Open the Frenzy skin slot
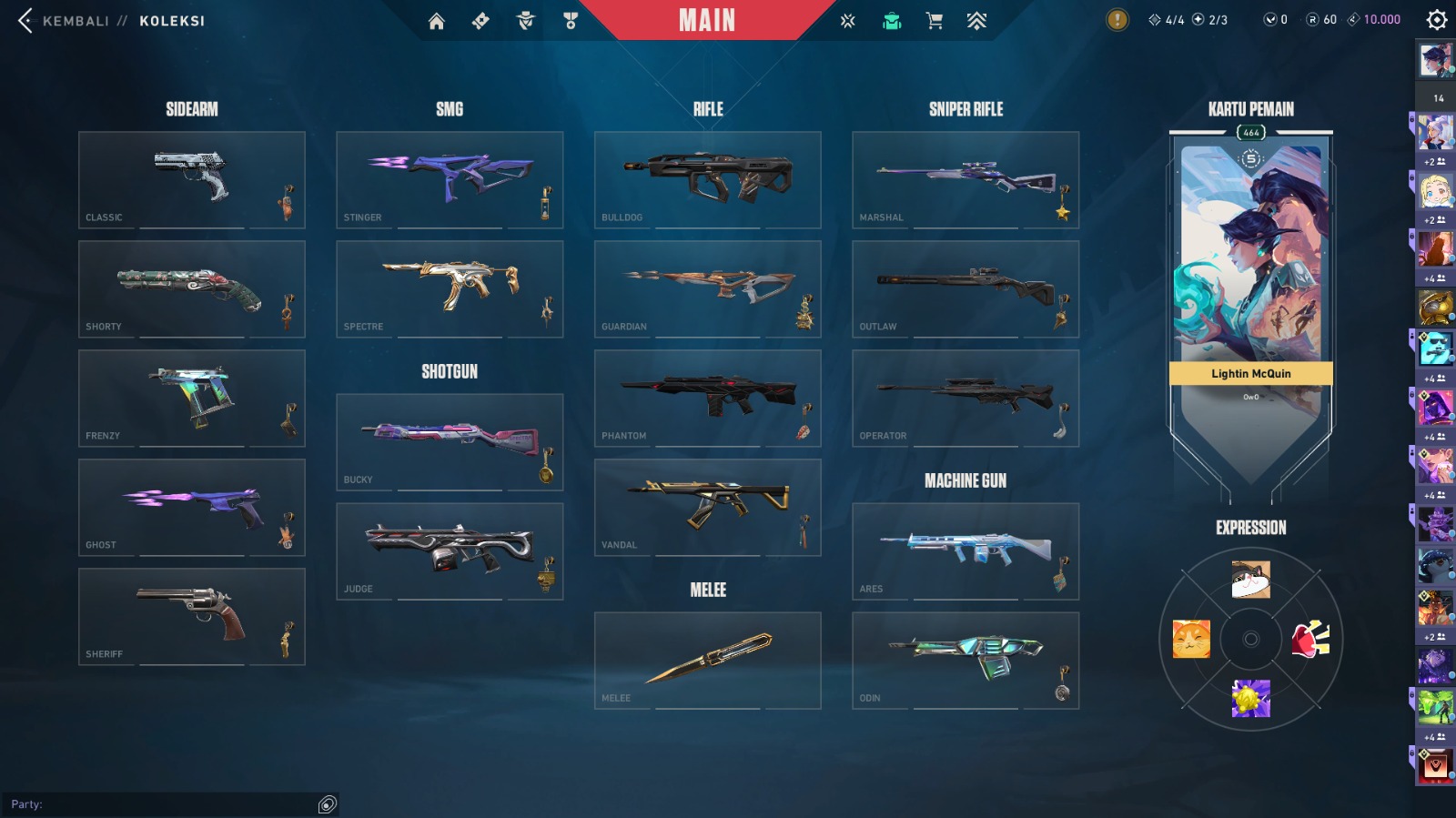 pos(191,398)
